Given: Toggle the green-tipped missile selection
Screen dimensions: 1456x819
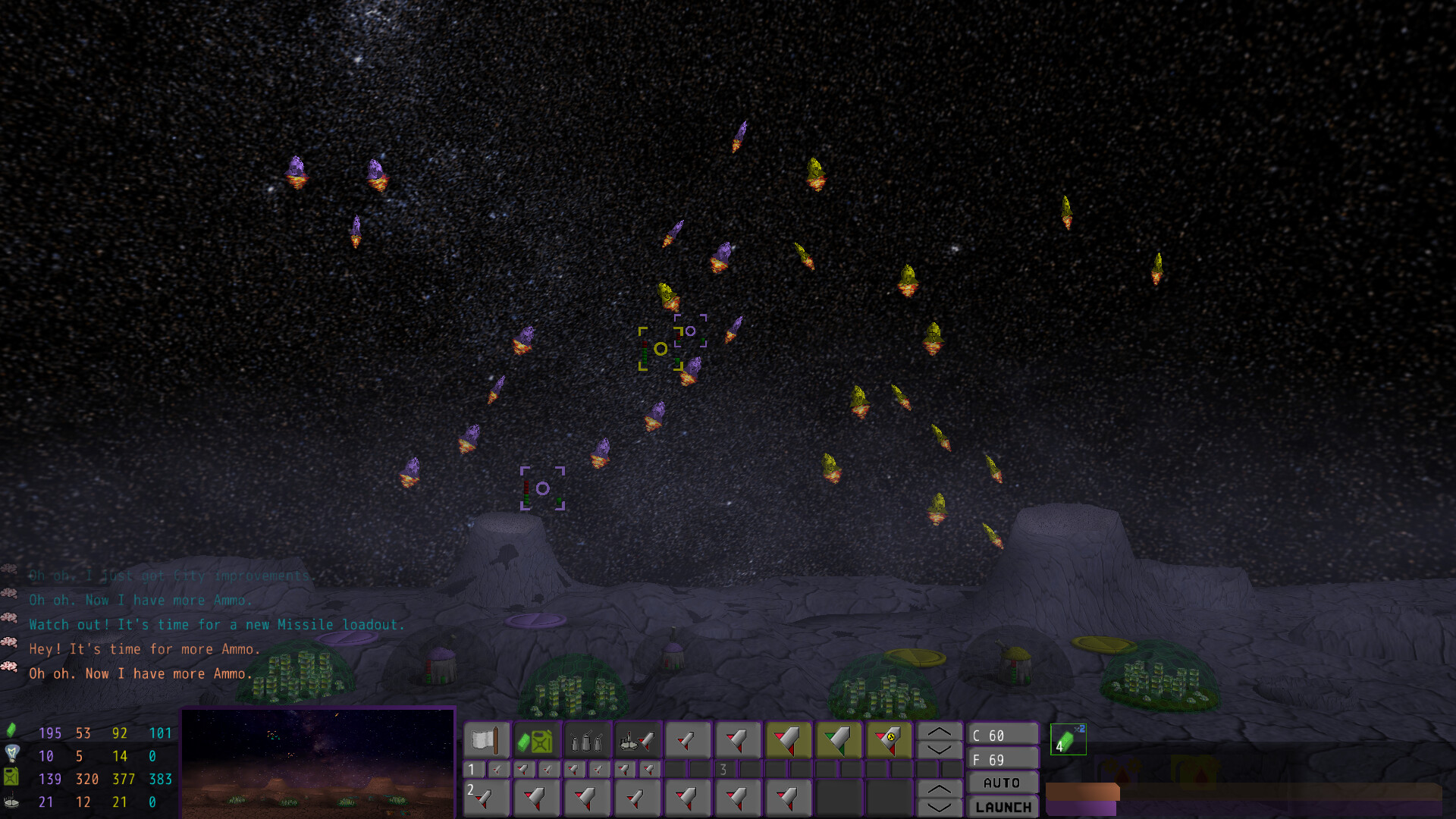Looking at the screenshot, I should (x=839, y=738).
